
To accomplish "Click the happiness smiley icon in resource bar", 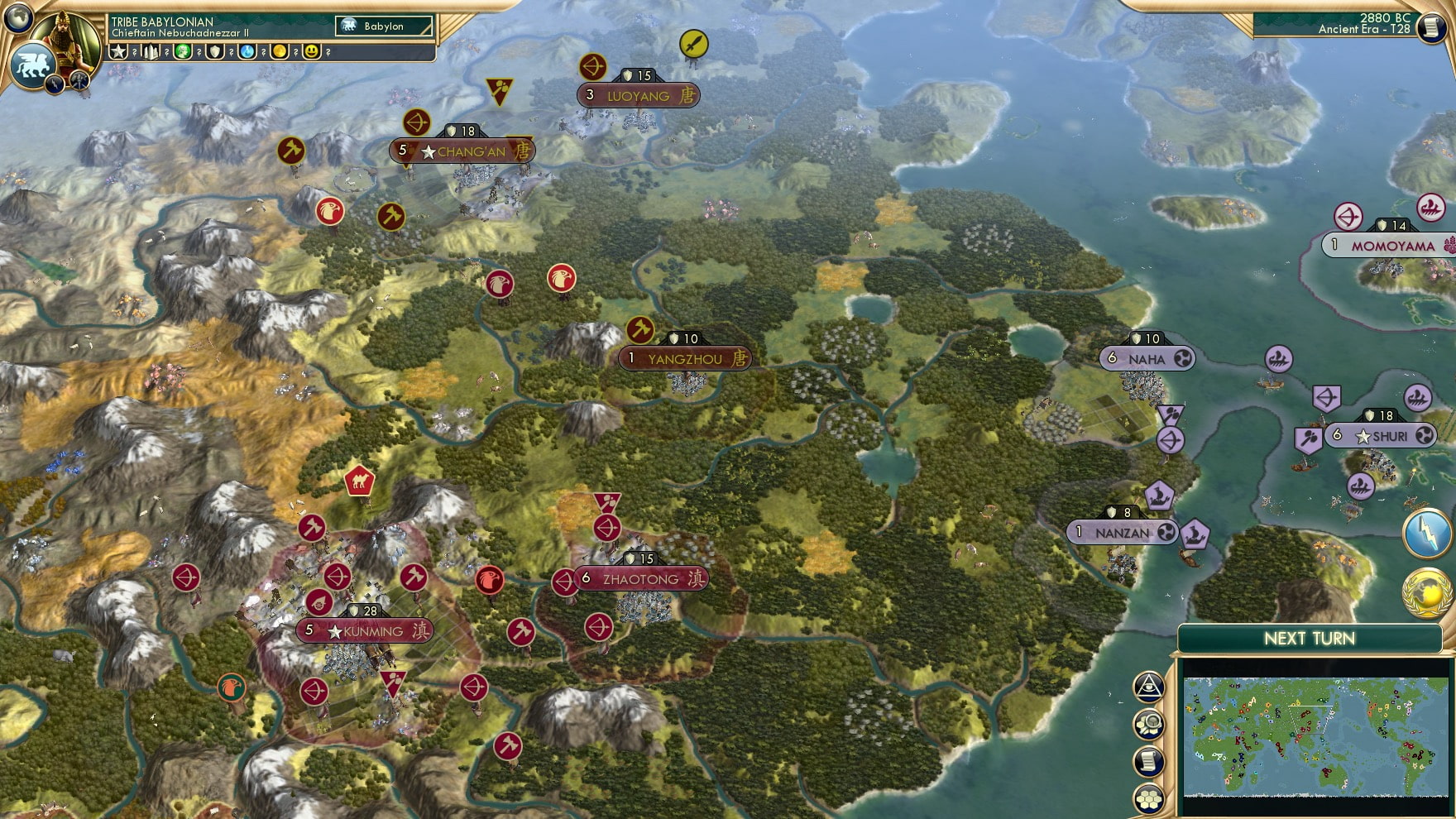I will coord(309,52).
